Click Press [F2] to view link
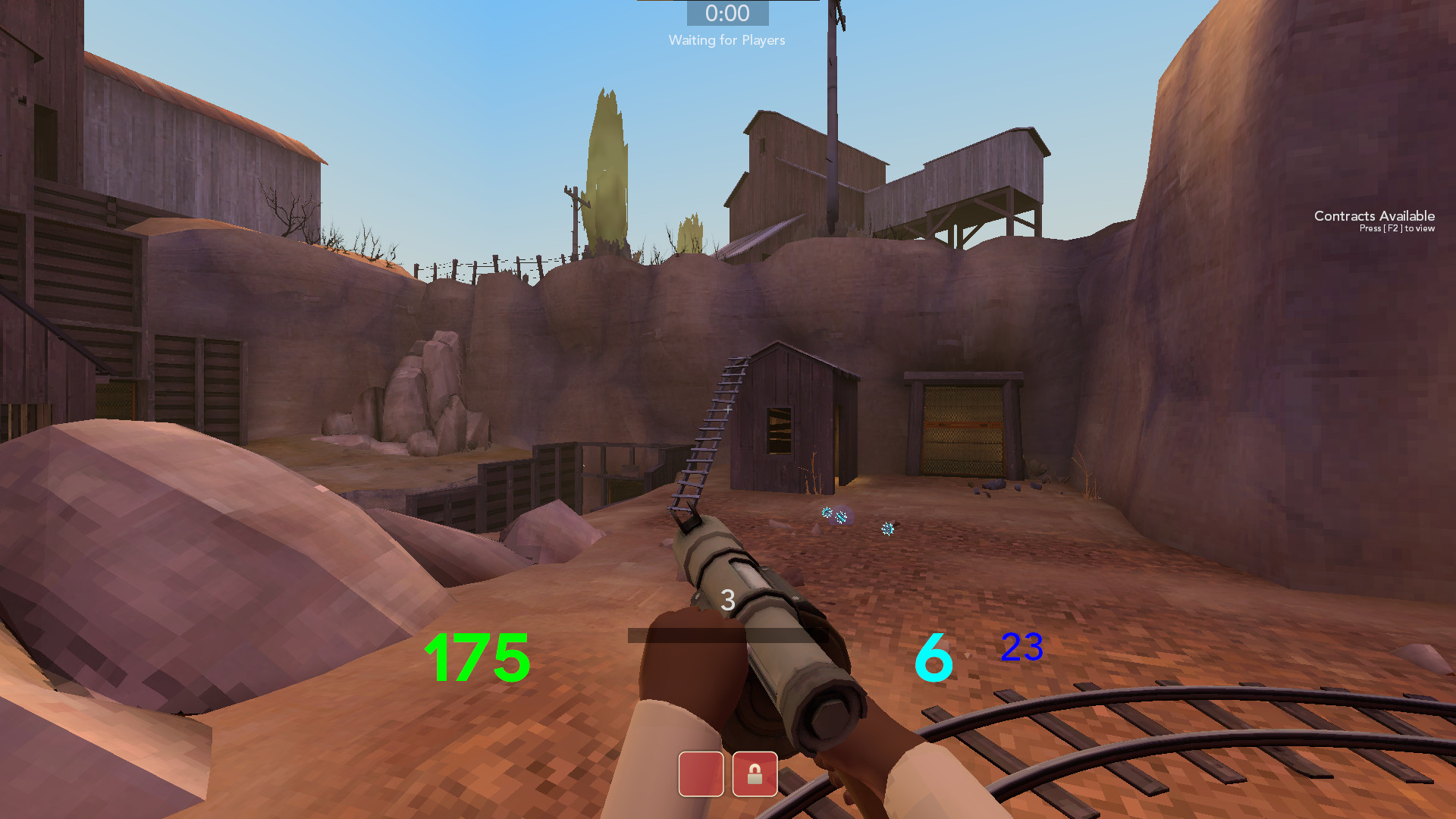1456x819 pixels. tap(1395, 227)
